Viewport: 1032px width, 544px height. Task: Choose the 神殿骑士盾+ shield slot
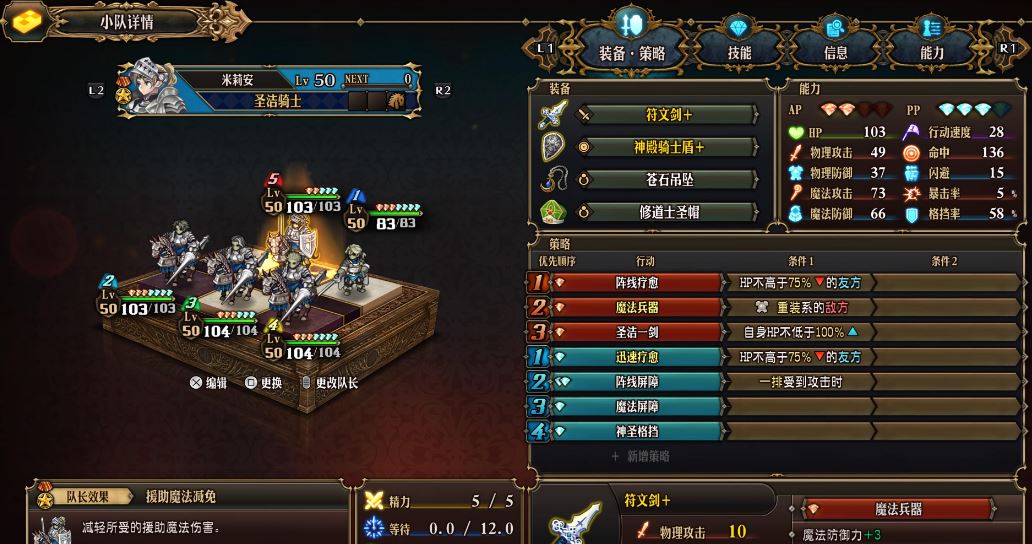tap(669, 148)
